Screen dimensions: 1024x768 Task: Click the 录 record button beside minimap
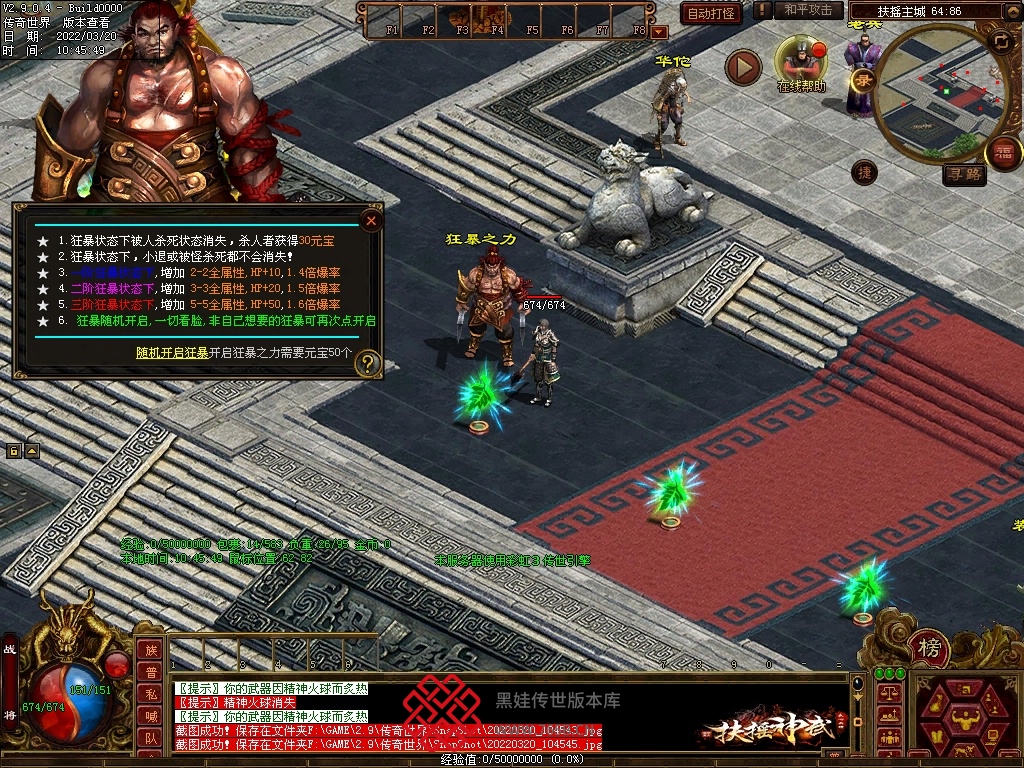(862, 79)
